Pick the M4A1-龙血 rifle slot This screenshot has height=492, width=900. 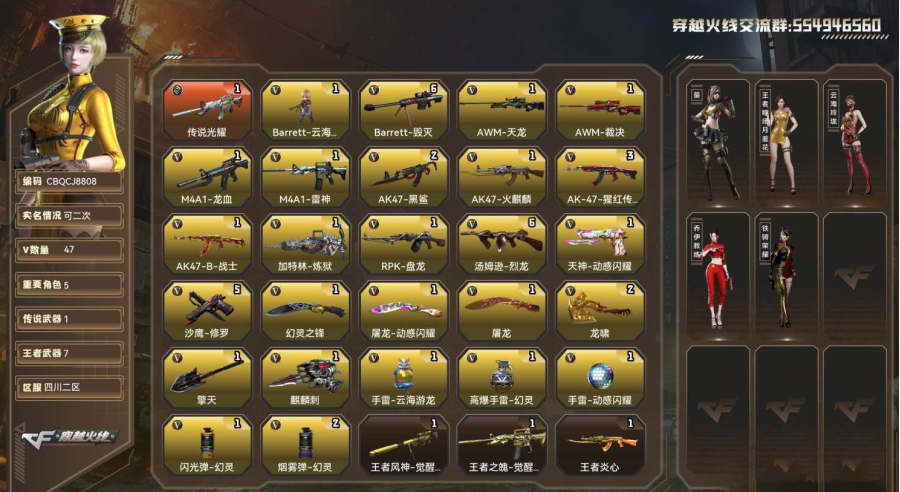[206, 177]
